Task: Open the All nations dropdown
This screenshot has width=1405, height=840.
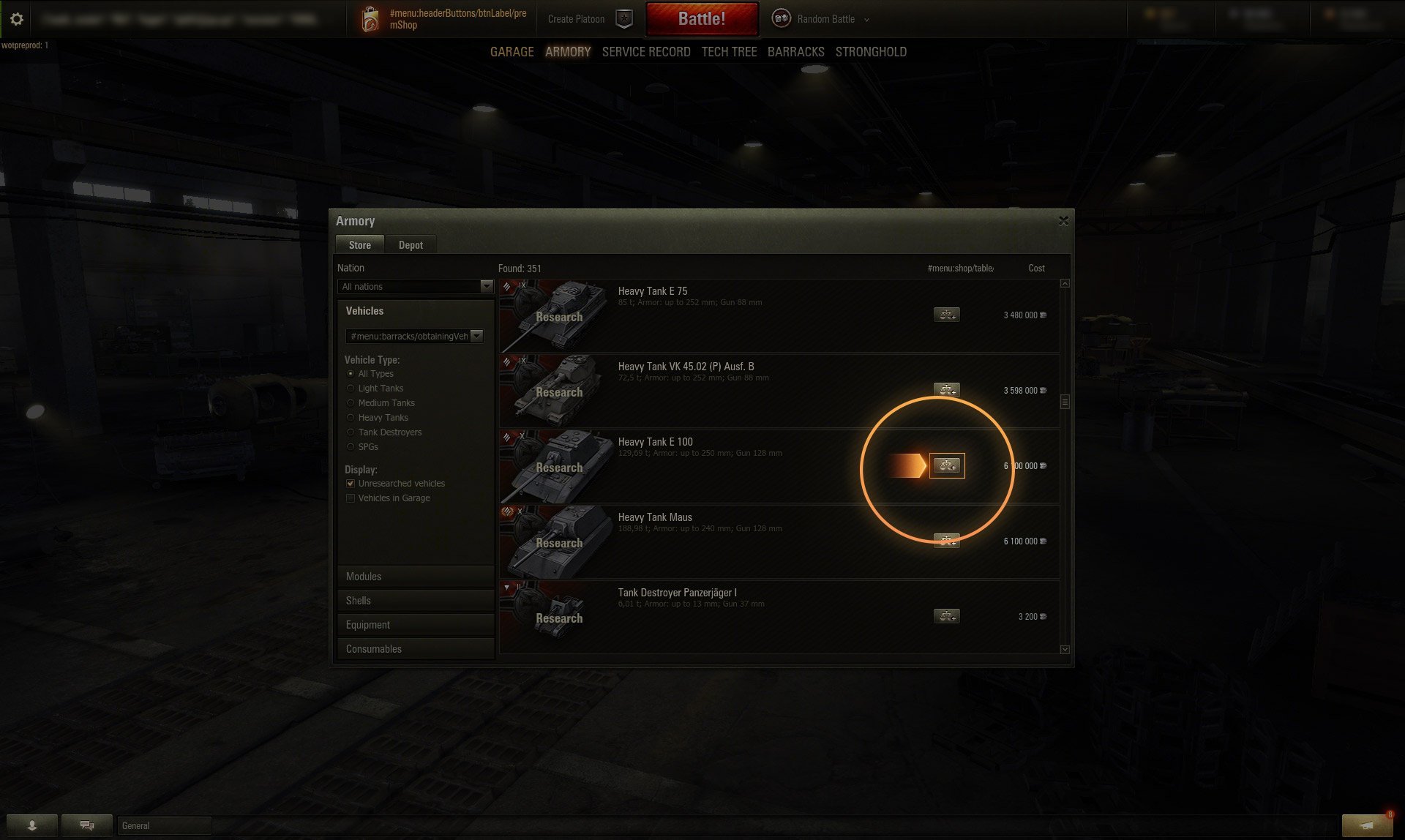Action: [416, 287]
